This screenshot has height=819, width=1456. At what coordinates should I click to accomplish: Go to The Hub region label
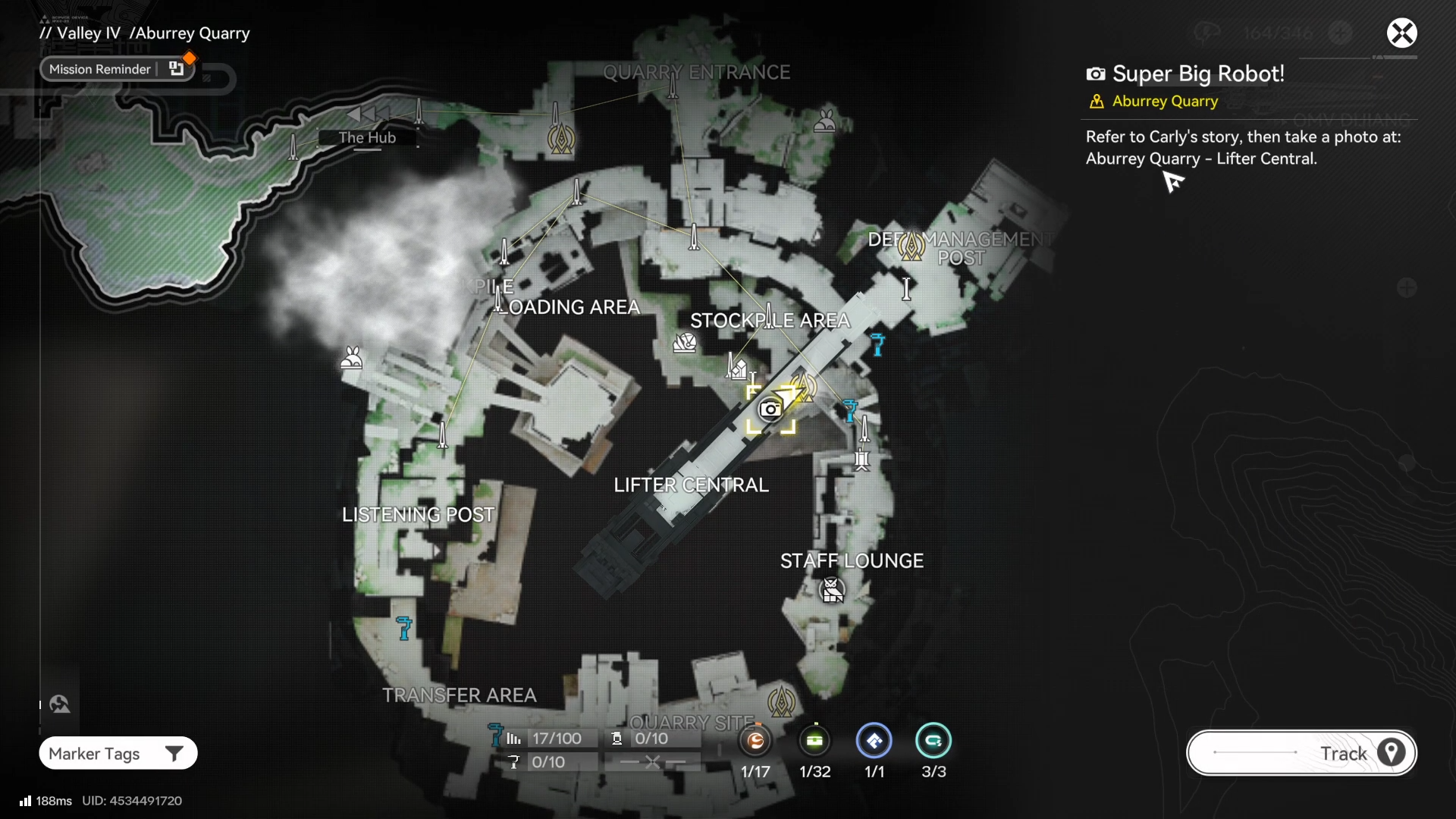point(367,138)
